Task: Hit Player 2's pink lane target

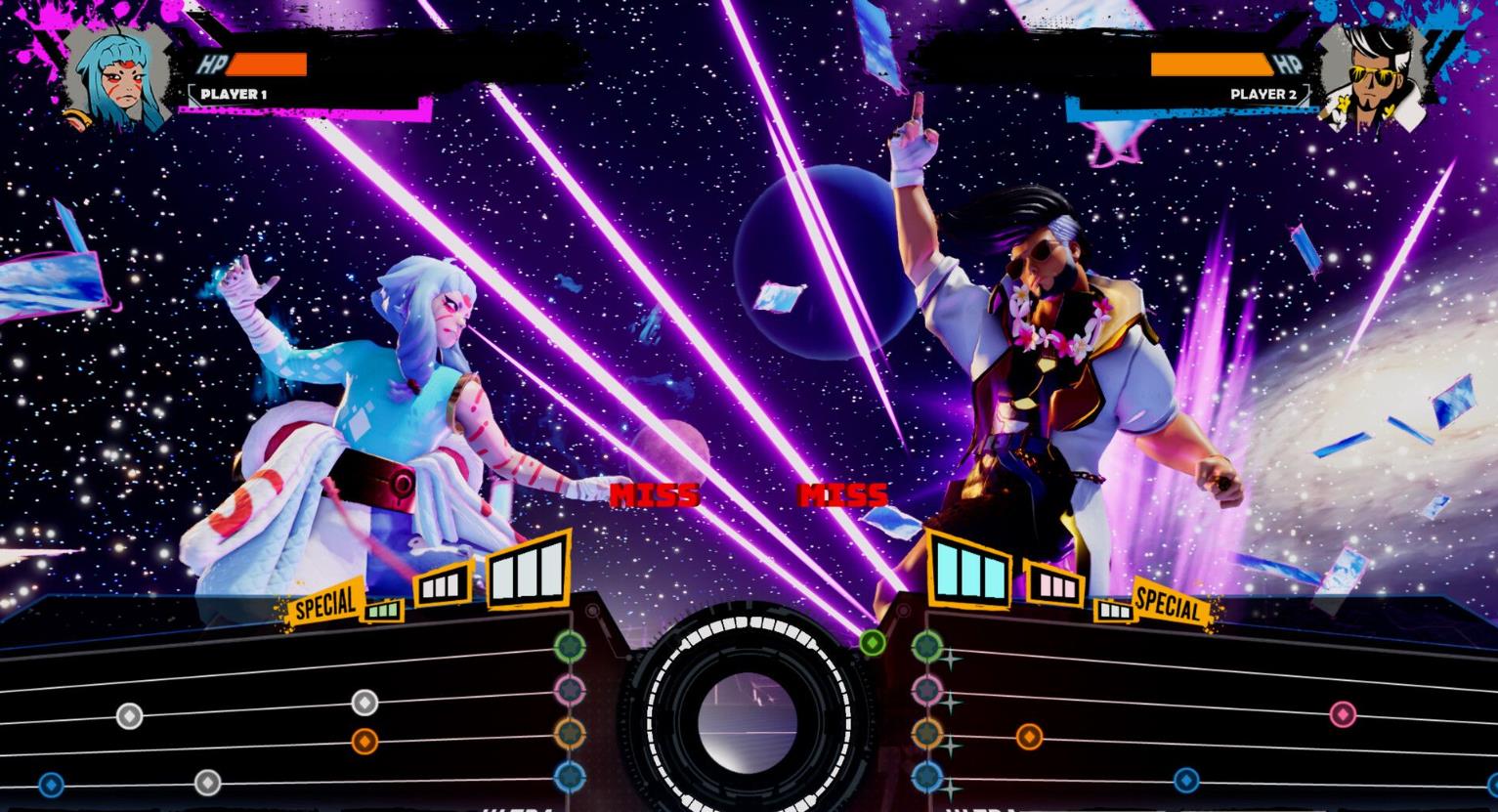Action: [926, 690]
